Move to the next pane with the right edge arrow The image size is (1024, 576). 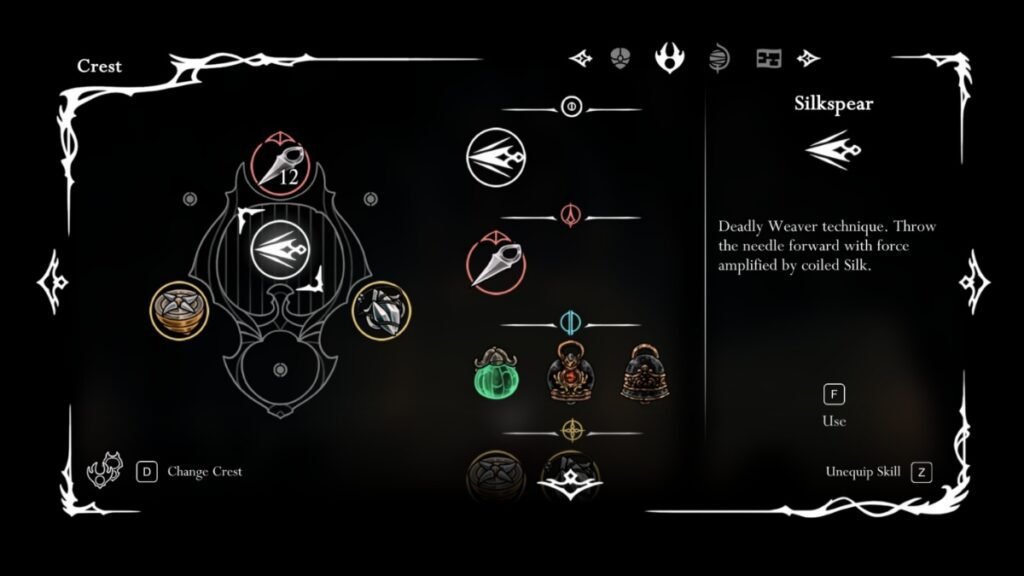[x=973, y=281]
